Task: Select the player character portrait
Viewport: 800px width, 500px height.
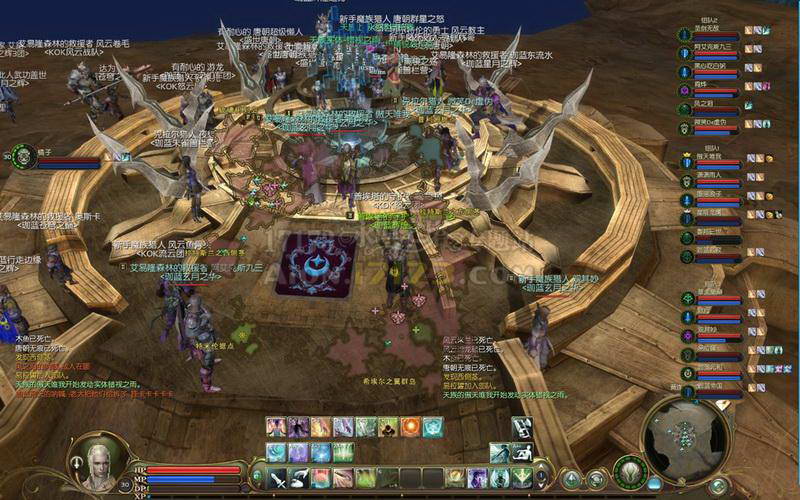Action: point(100,462)
